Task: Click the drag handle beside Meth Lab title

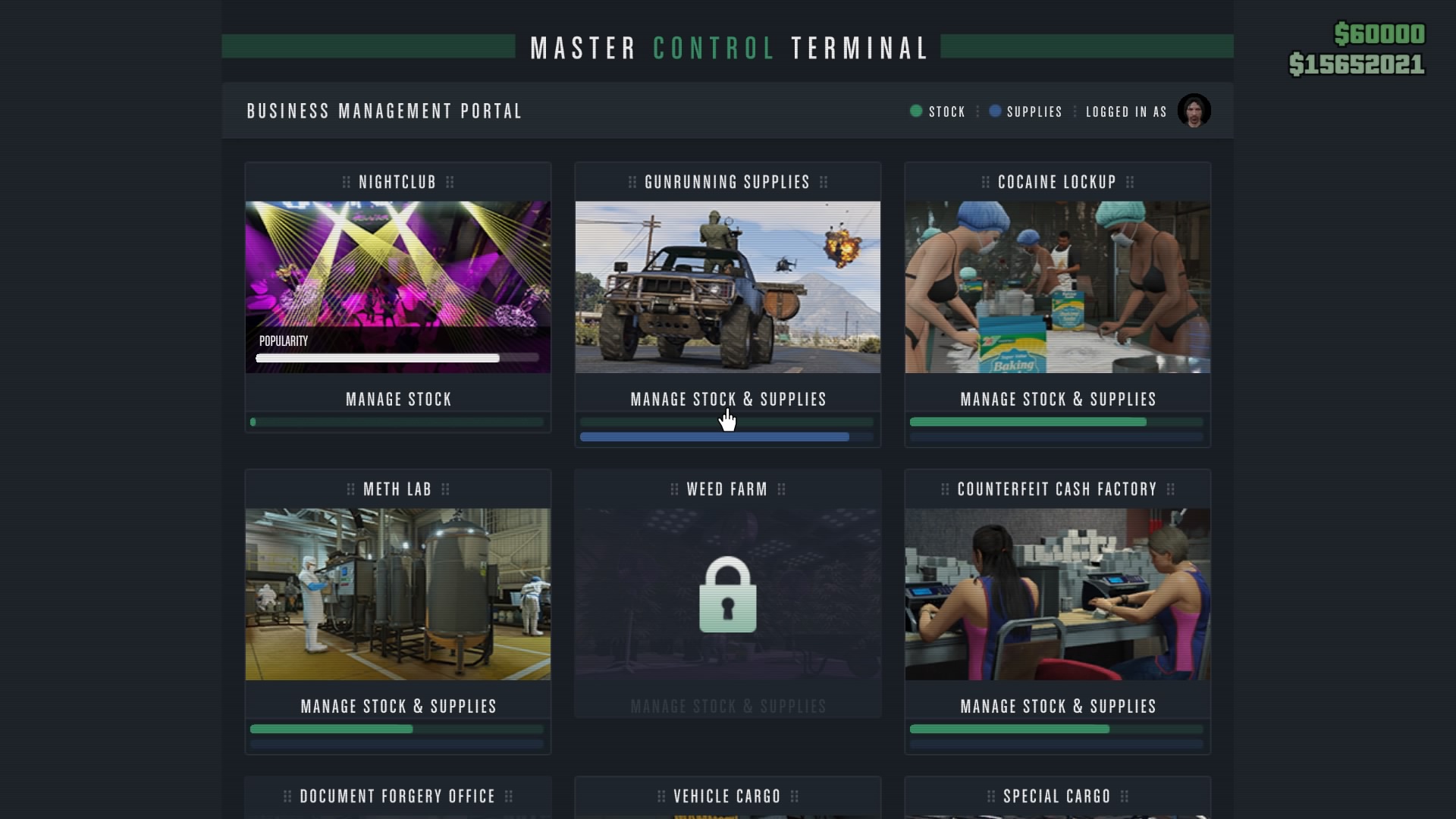Action: click(351, 489)
